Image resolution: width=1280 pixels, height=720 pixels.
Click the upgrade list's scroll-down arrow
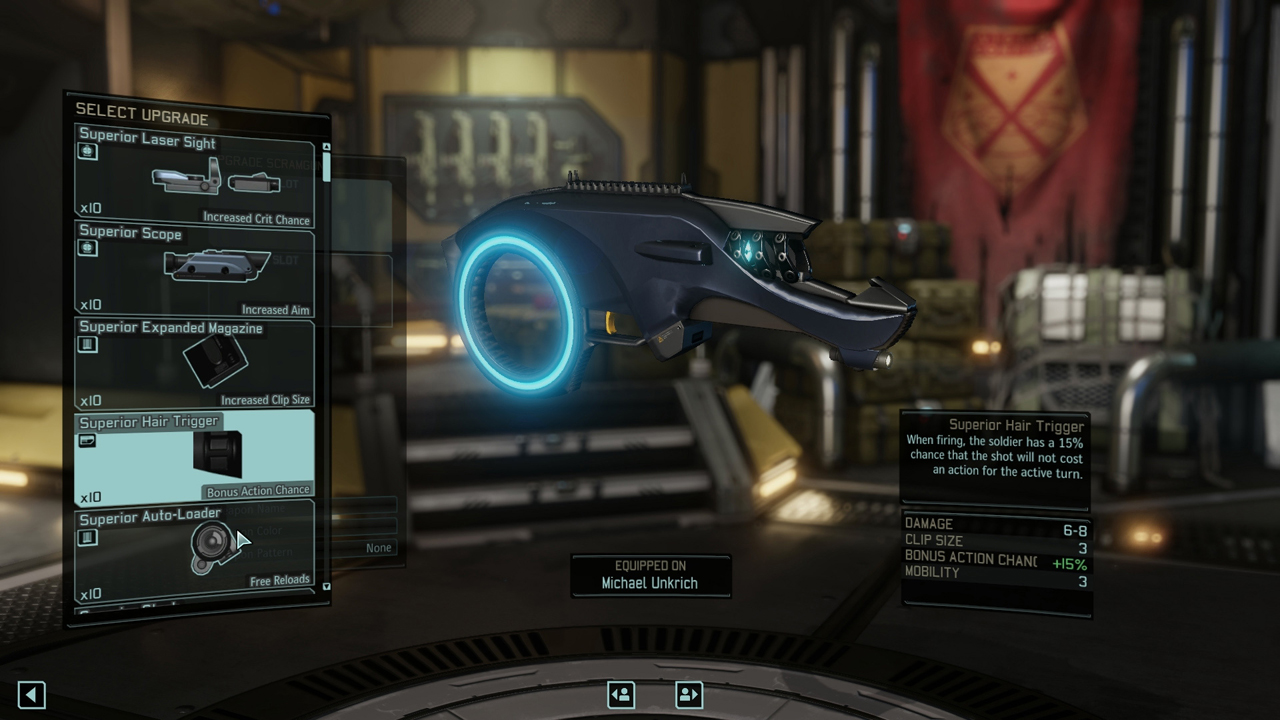[x=326, y=587]
